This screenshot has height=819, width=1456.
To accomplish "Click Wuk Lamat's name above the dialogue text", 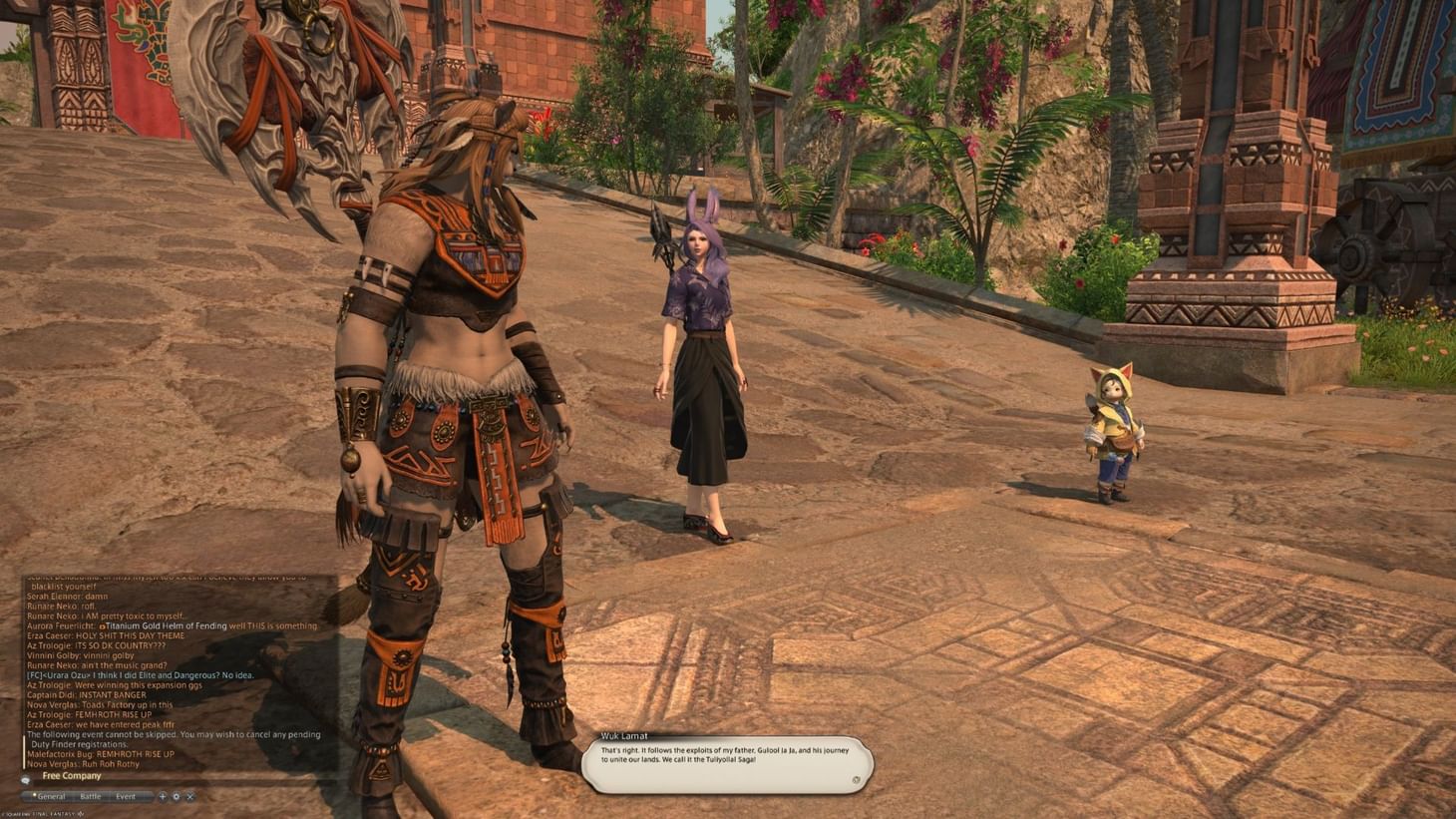I will (623, 735).
